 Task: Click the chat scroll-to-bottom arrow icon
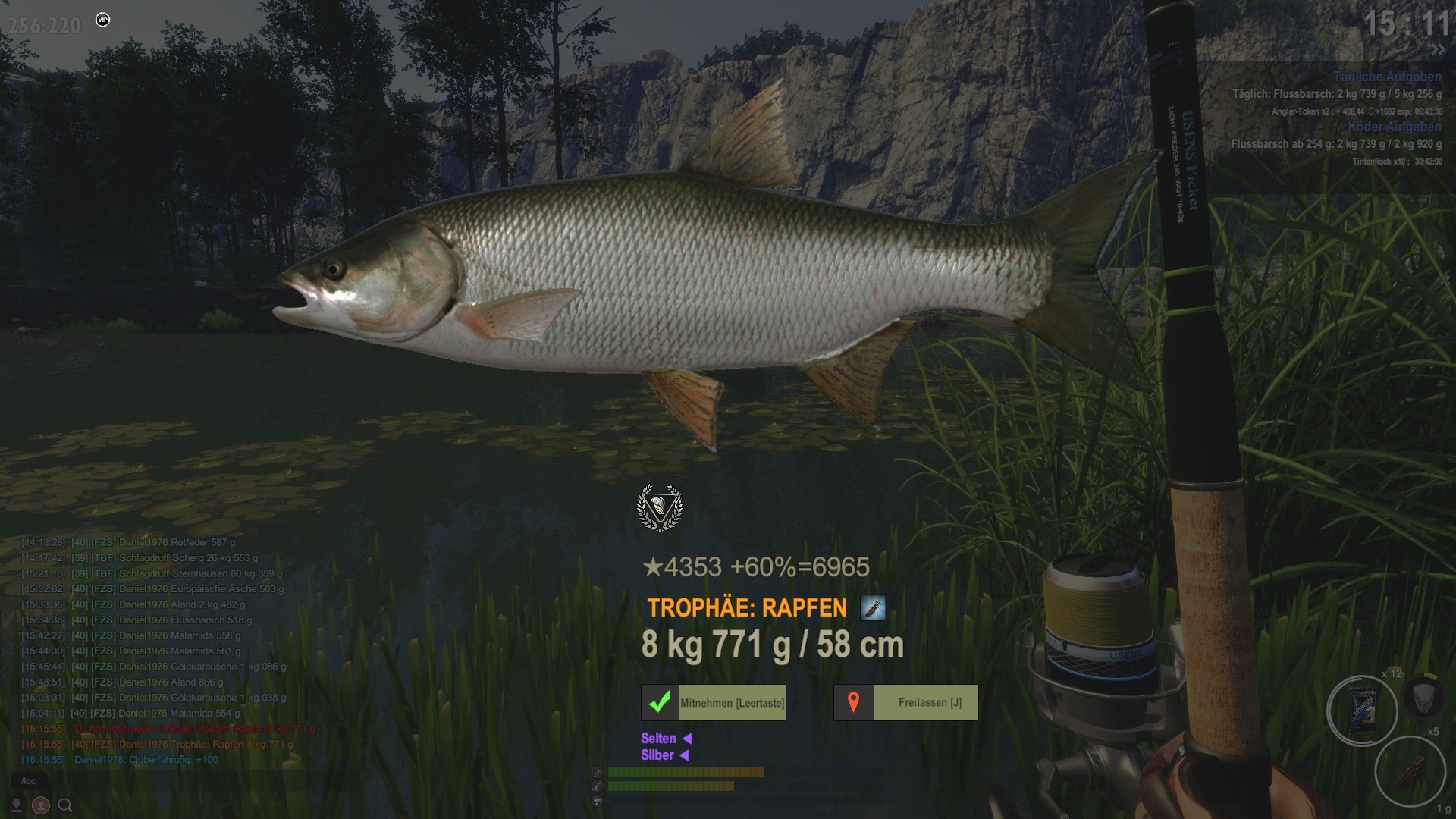tap(16, 805)
